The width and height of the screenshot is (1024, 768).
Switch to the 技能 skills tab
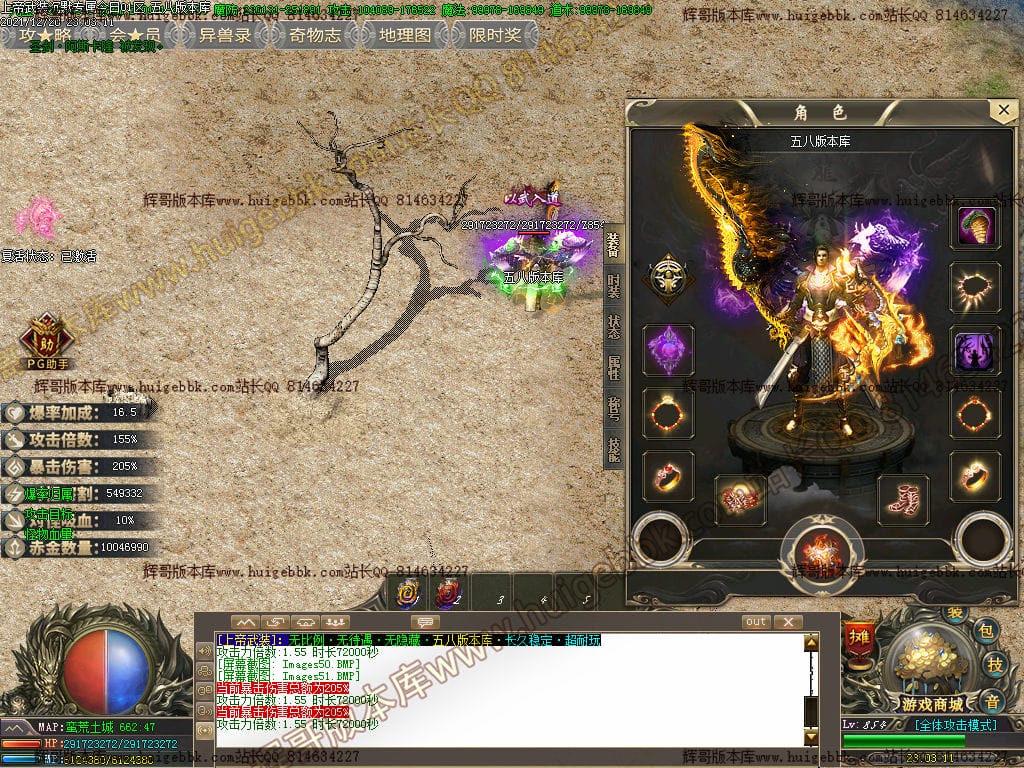(x=614, y=450)
